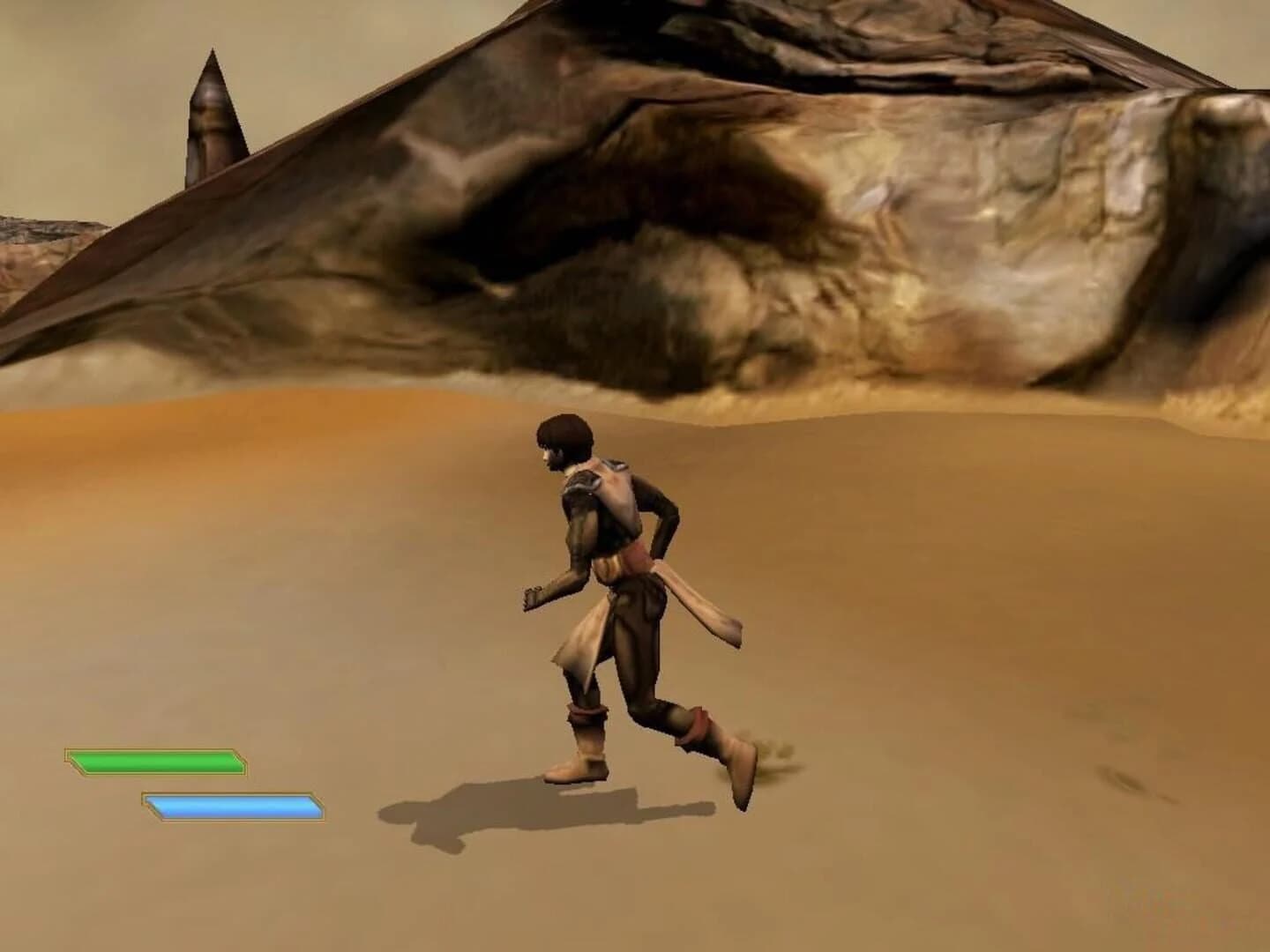1270x952 pixels.
Task: Click the sand texture marks near bottom right
Action: click(1129, 785)
